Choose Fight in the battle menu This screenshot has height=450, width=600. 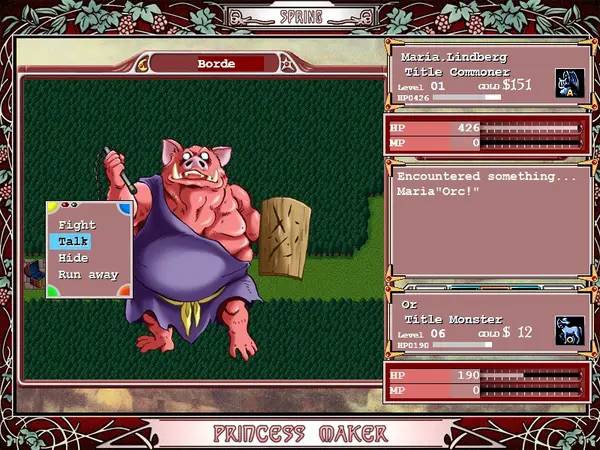(77, 225)
